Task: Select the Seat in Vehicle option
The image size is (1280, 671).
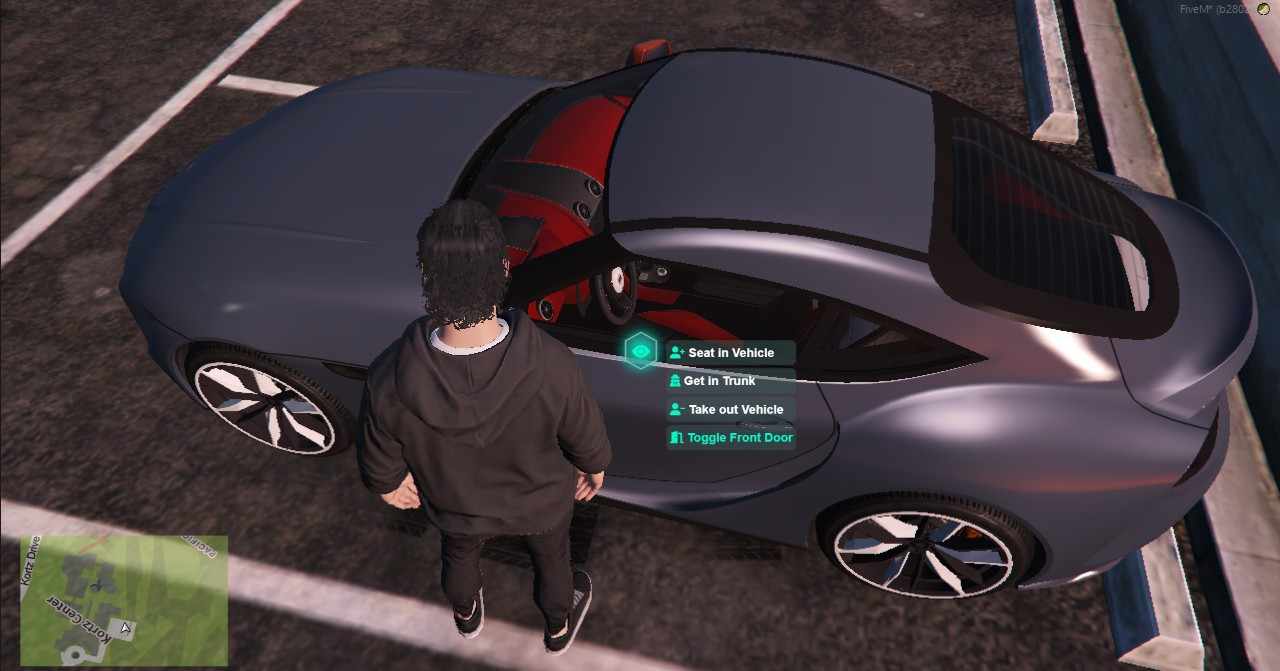Action: pos(731,353)
